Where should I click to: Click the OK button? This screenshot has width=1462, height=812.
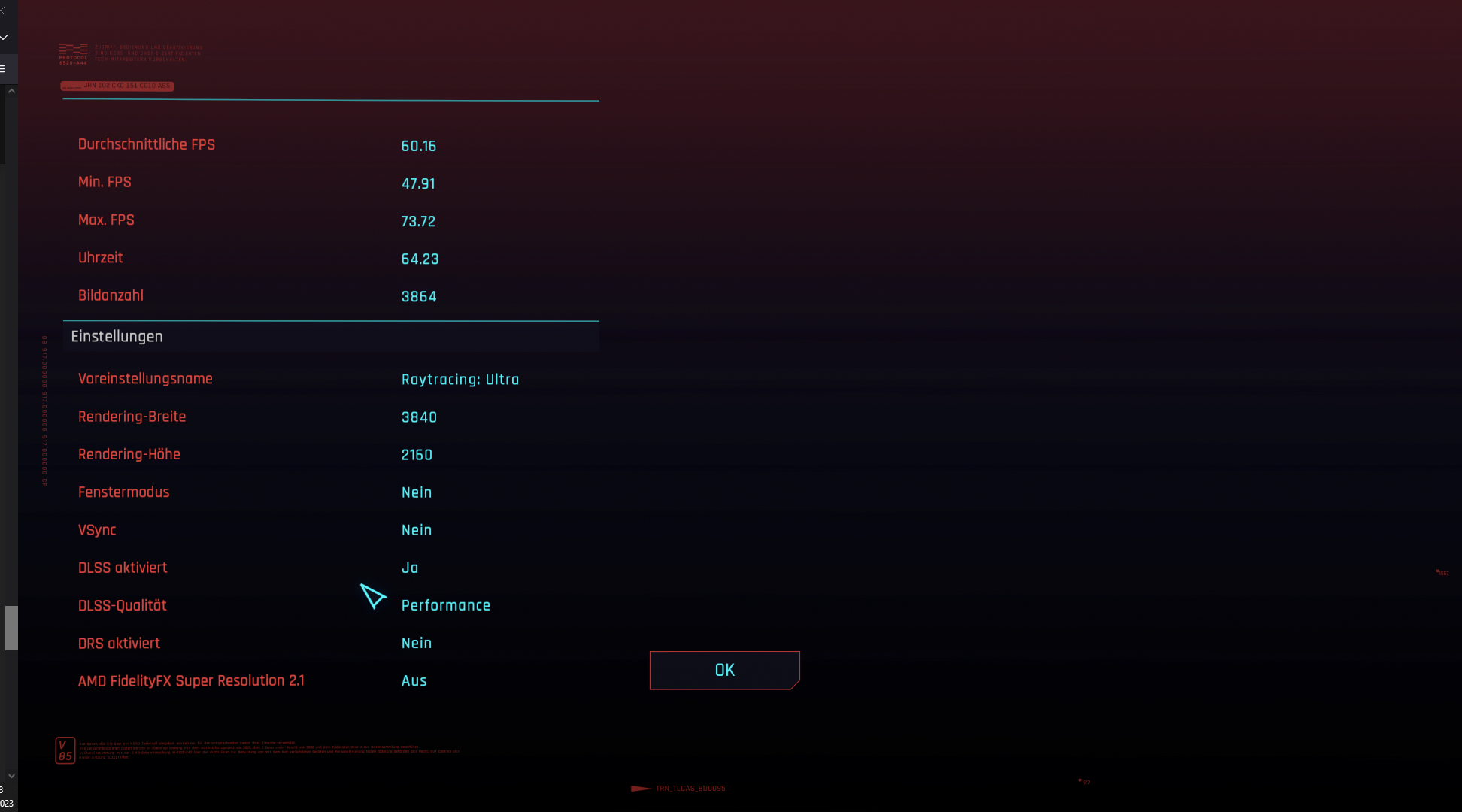point(723,670)
